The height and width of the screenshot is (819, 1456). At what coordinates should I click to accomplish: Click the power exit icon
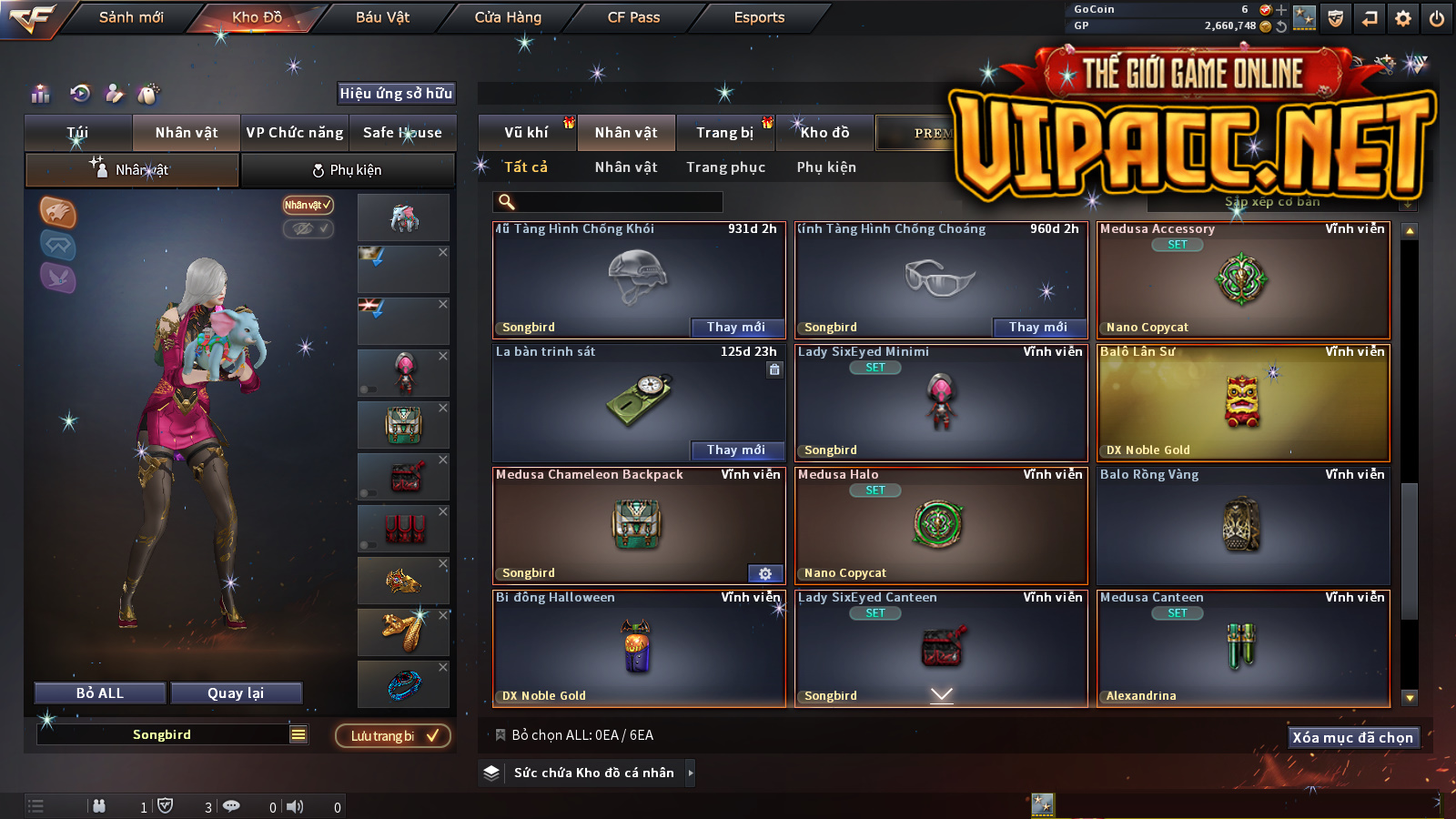click(x=1437, y=18)
